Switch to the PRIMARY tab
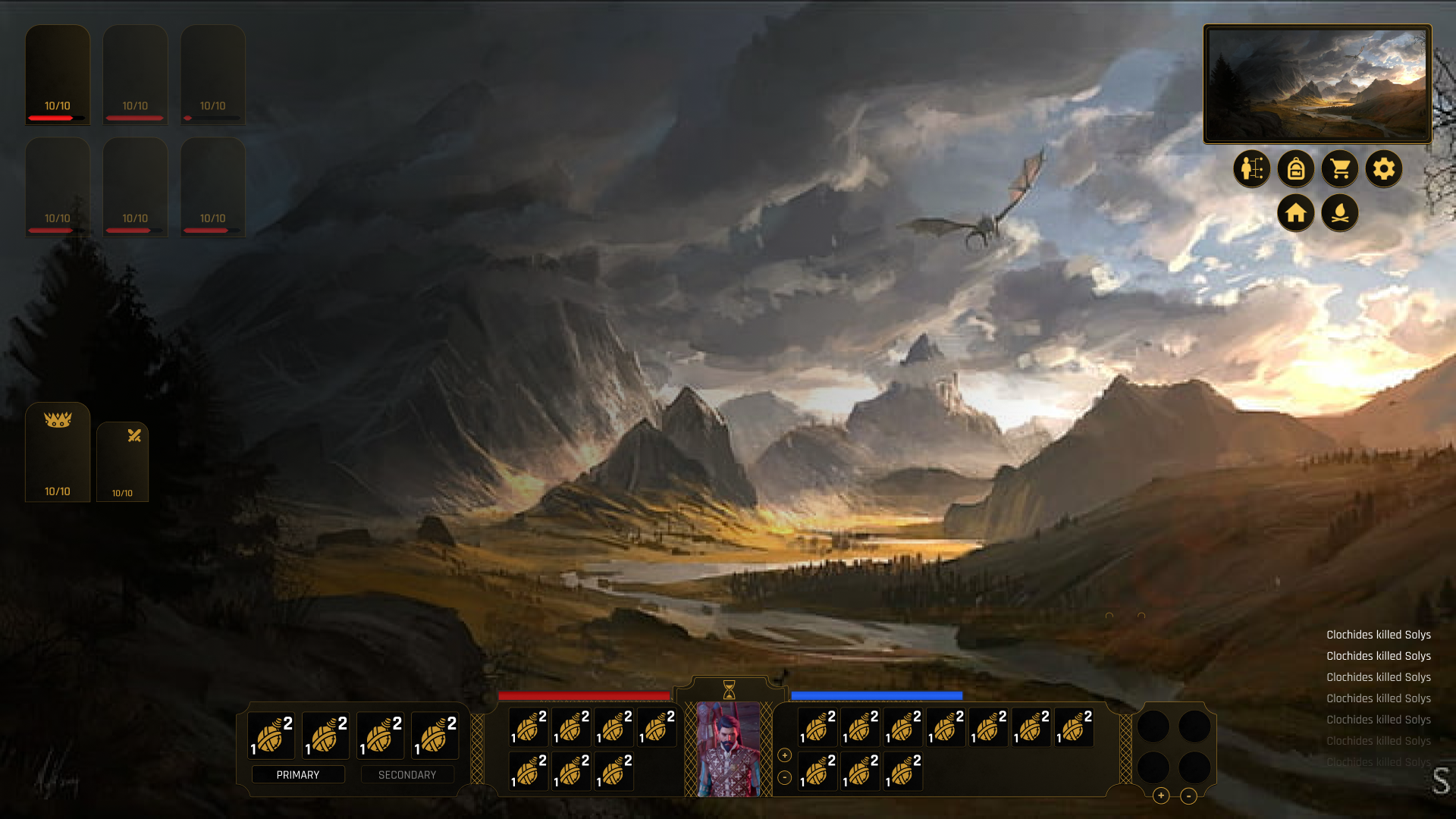 pos(299,774)
